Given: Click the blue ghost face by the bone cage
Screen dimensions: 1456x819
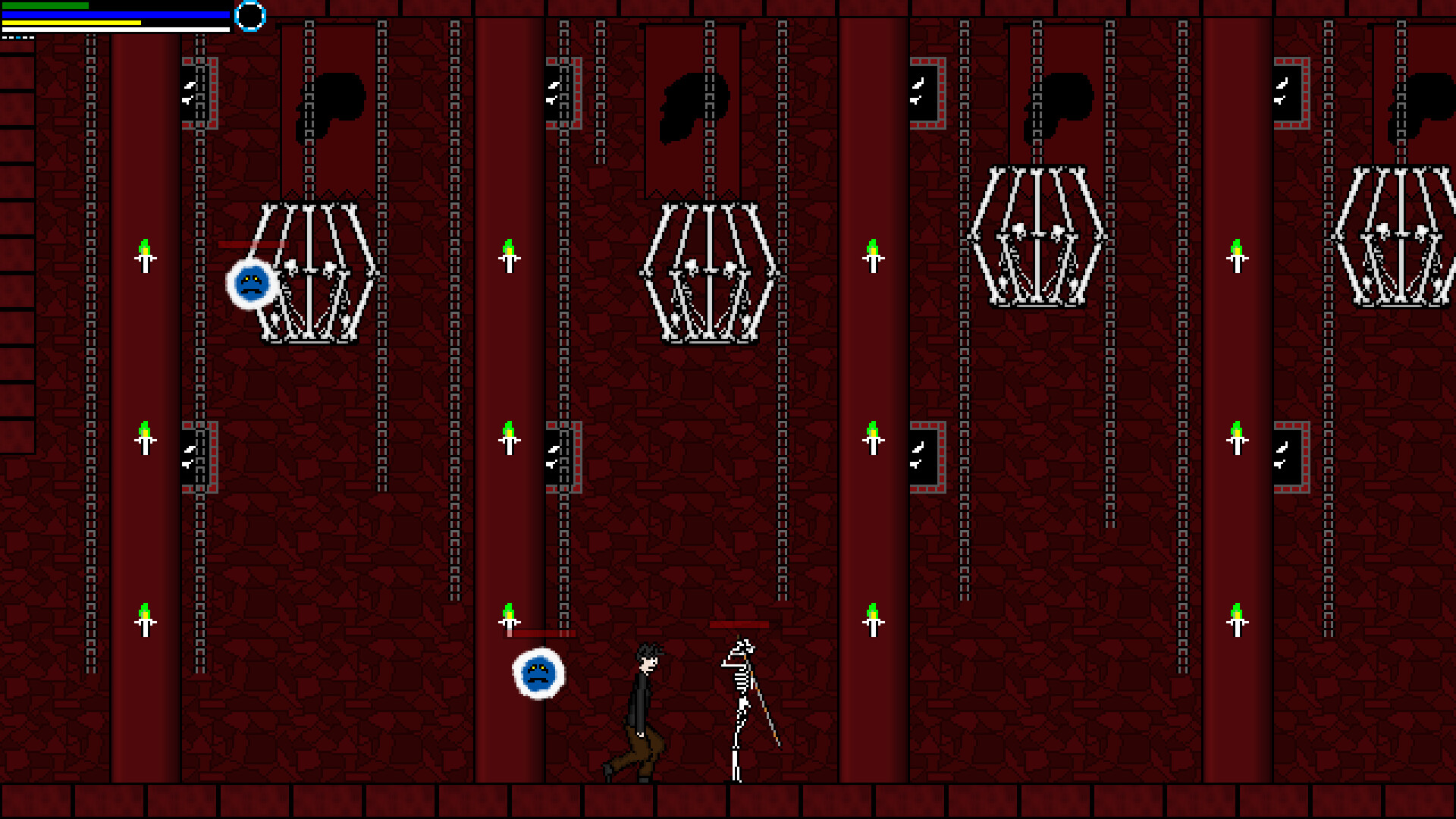Looking at the screenshot, I should pos(251,284).
